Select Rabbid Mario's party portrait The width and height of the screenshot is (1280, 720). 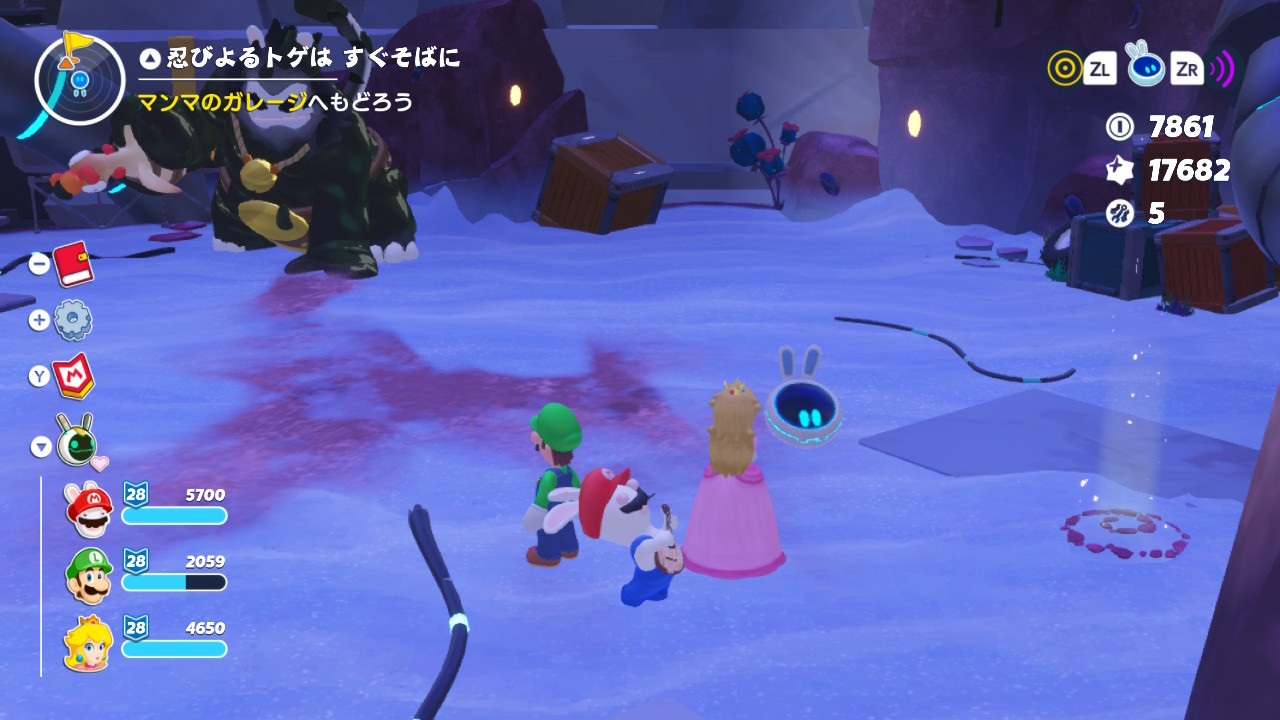tap(88, 508)
